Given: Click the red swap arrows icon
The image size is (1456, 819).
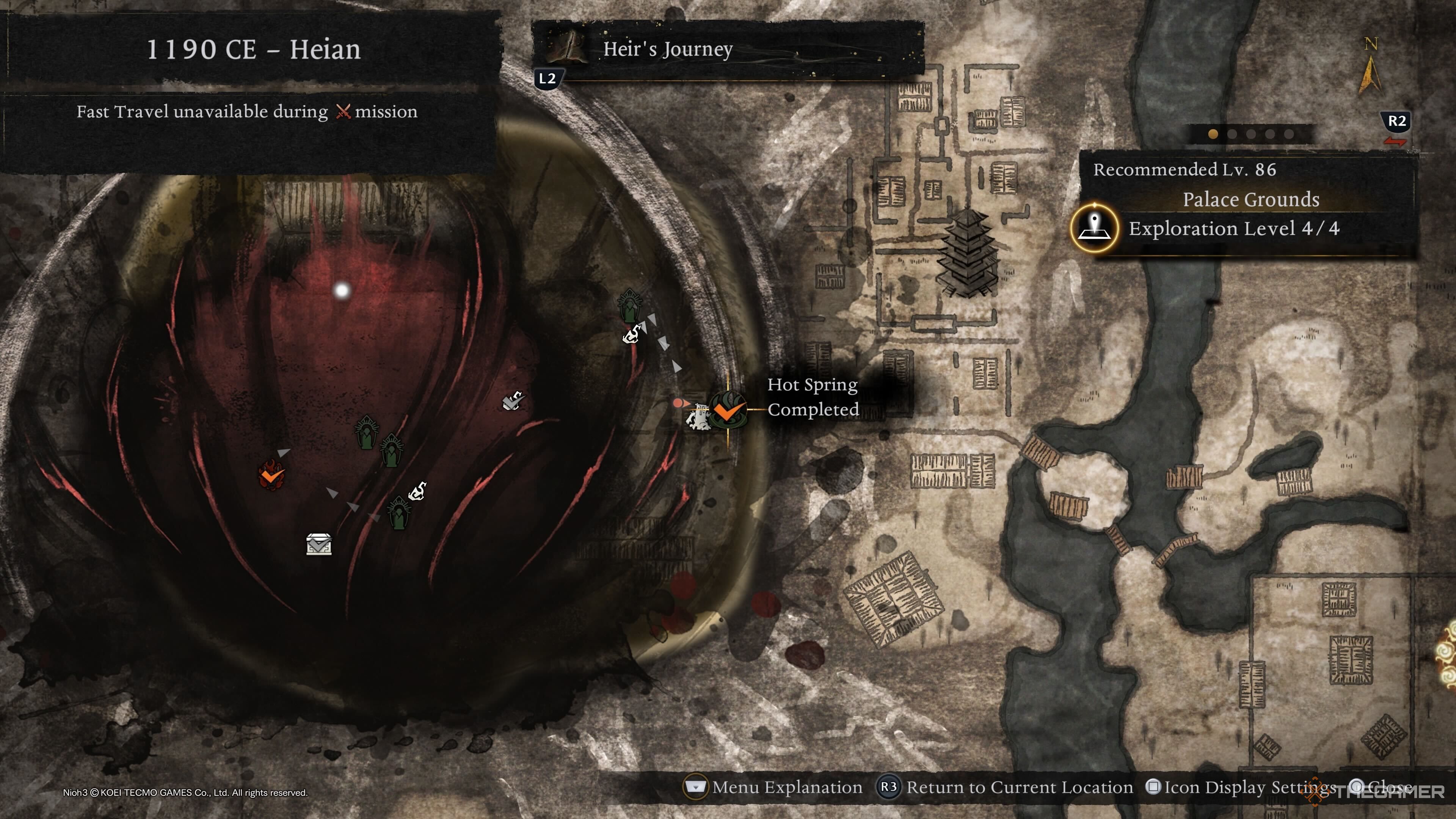Looking at the screenshot, I should tap(1395, 141).
